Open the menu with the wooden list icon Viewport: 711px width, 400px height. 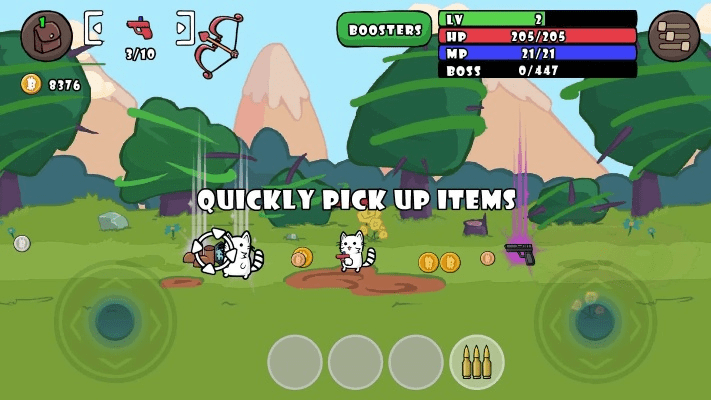click(673, 37)
